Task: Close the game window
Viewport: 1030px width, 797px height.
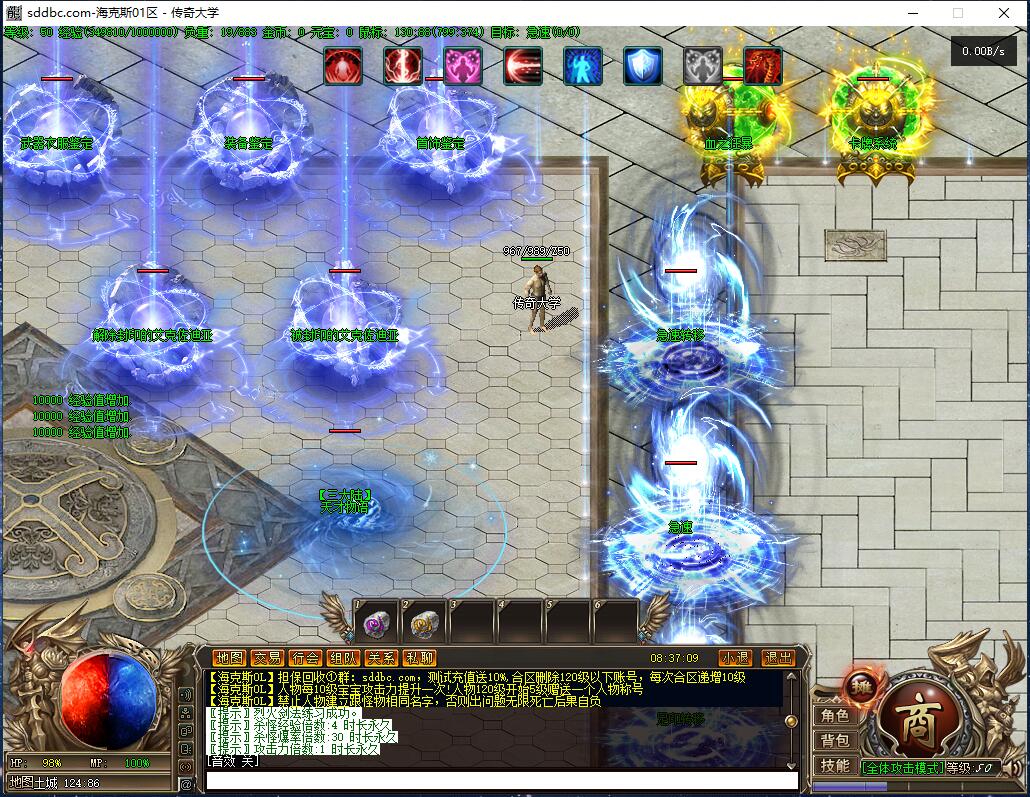Action: point(1004,13)
